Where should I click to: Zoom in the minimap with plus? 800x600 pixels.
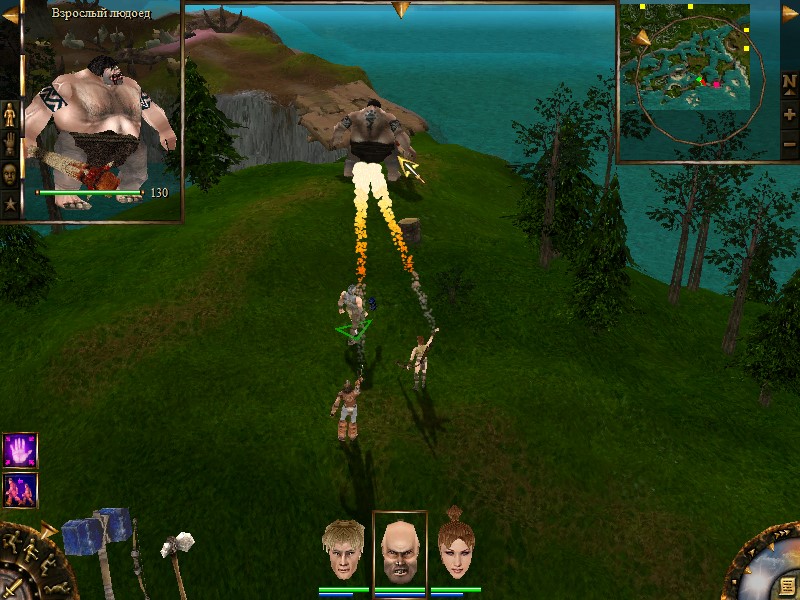[789, 114]
